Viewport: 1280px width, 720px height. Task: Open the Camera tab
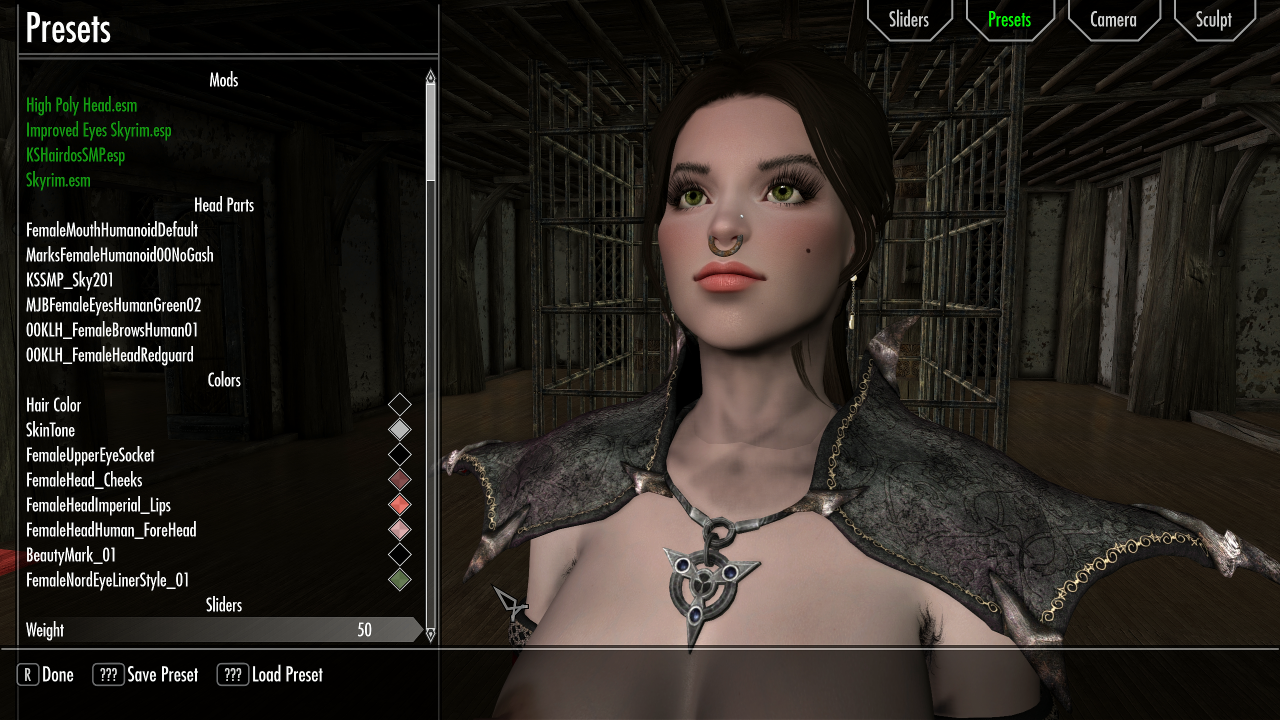(1113, 19)
